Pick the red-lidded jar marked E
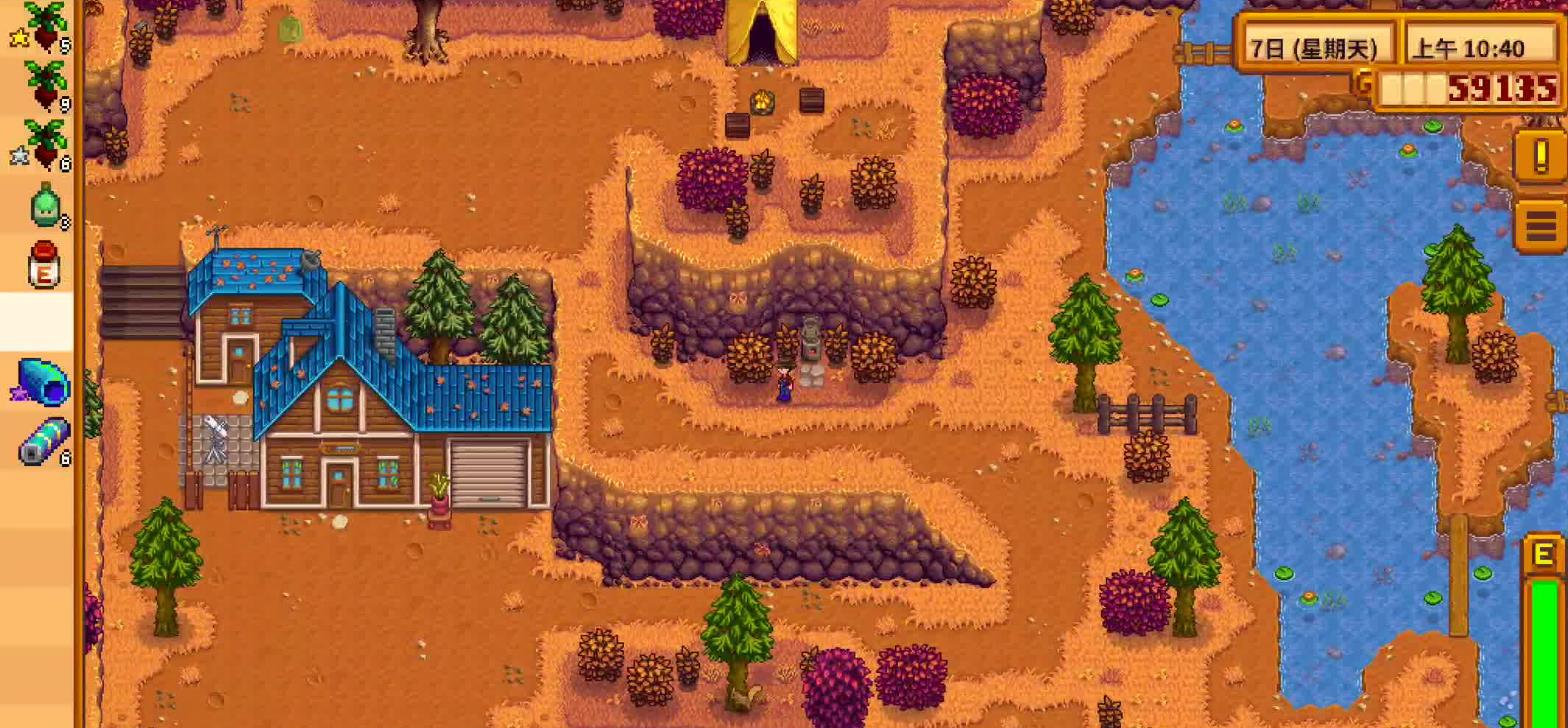 pos(44,265)
